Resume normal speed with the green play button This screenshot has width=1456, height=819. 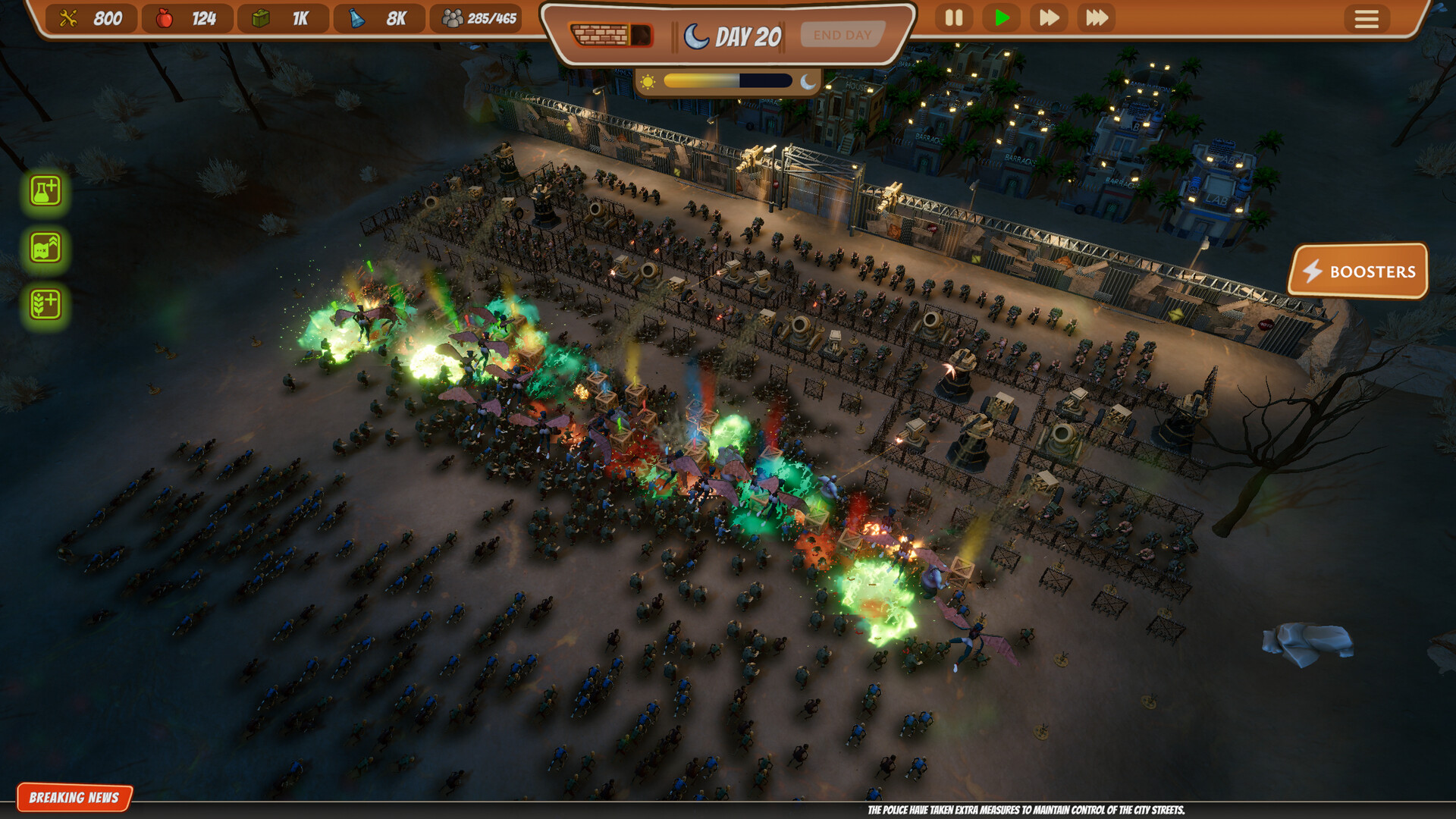(x=1001, y=17)
